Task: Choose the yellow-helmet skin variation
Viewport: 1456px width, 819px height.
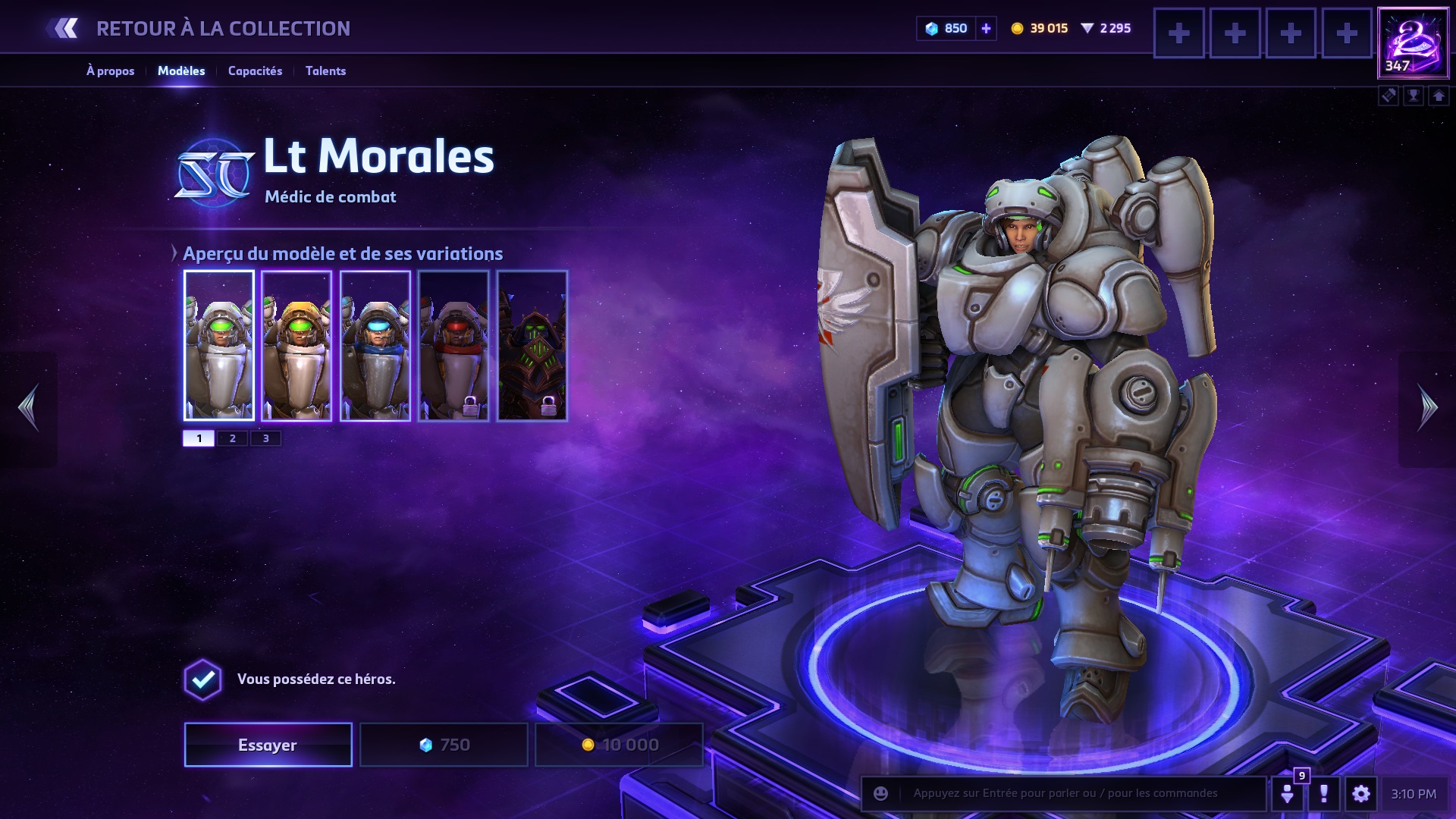Action: click(x=297, y=345)
